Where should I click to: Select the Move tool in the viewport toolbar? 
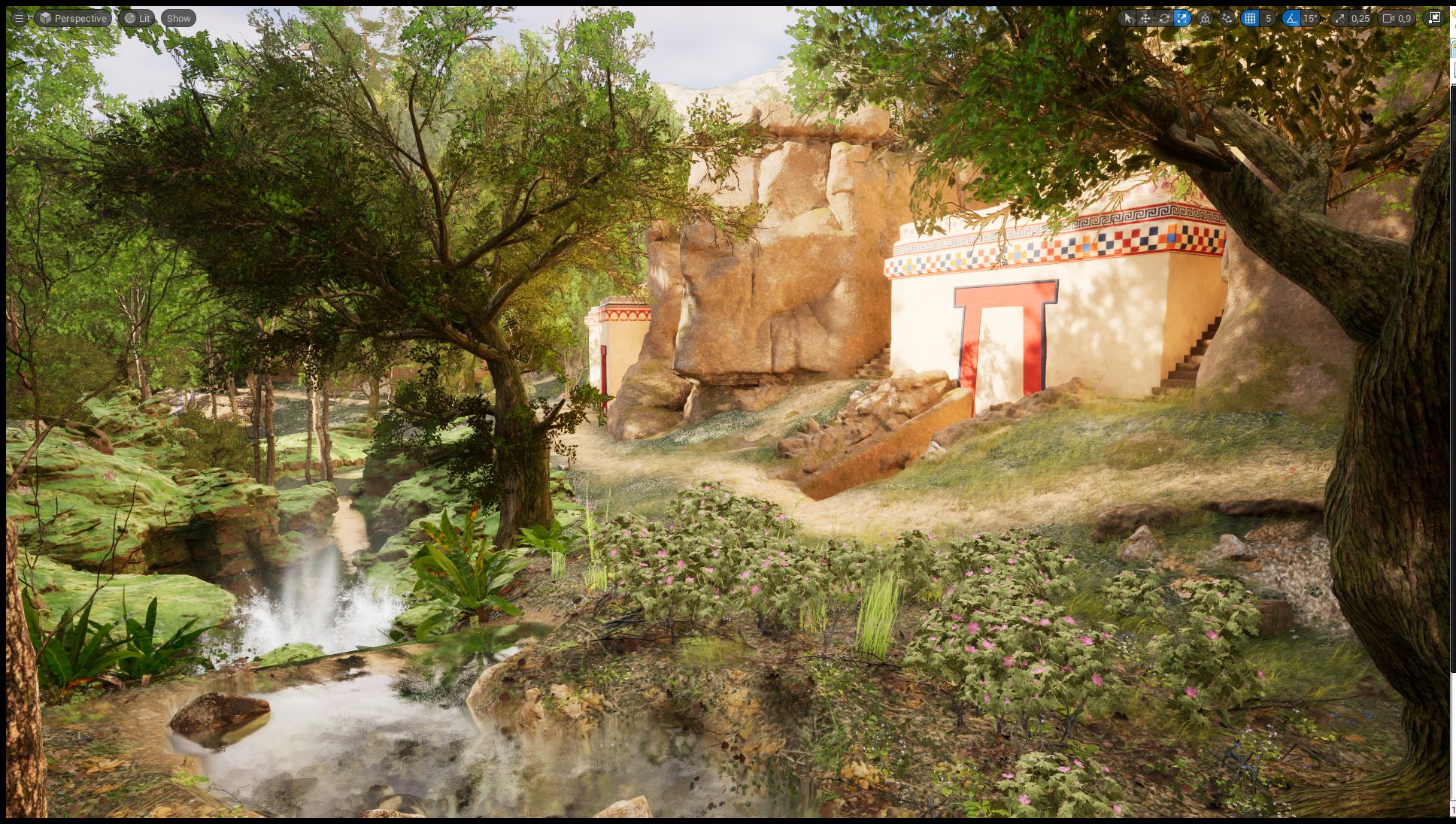(x=1146, y=19)
